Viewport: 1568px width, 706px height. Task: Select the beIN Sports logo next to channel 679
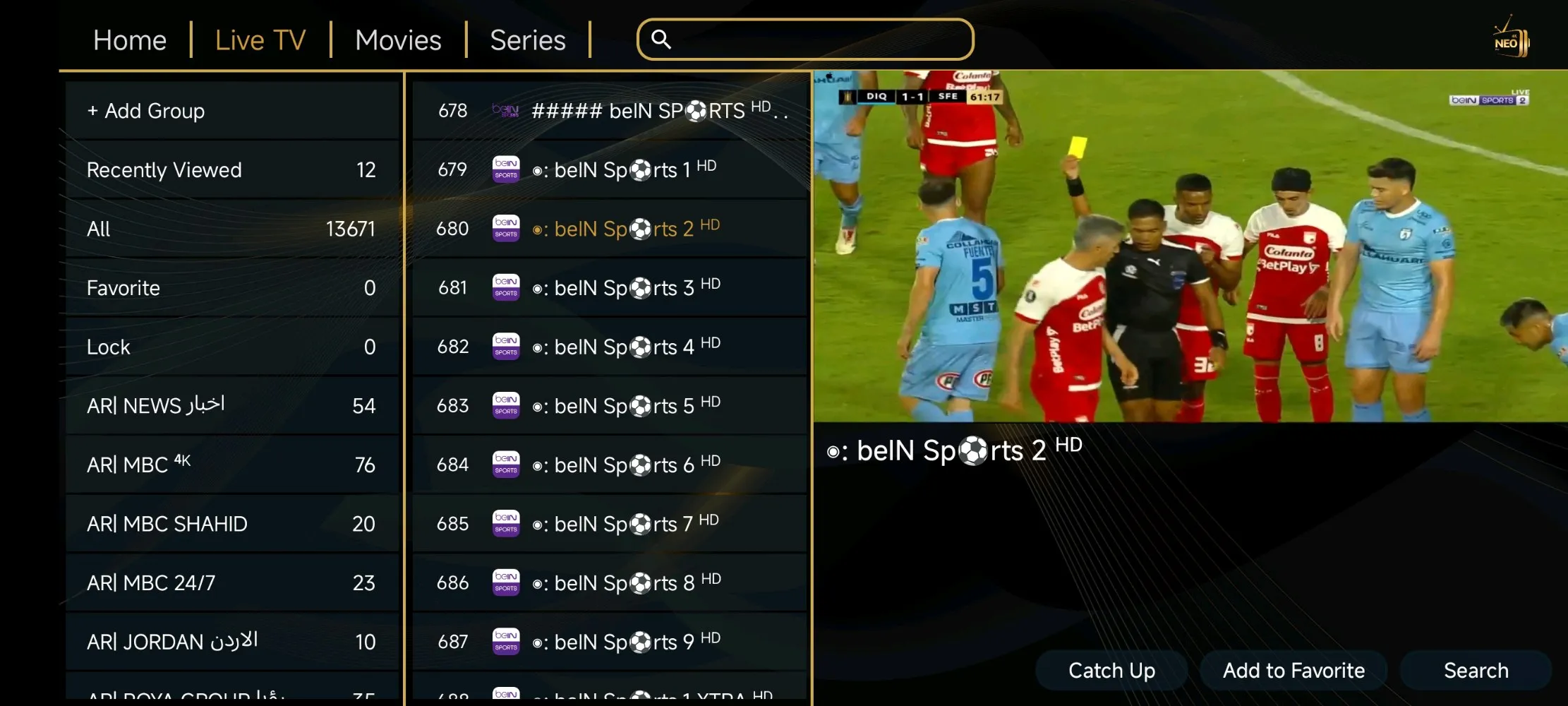tap(506, 169)
